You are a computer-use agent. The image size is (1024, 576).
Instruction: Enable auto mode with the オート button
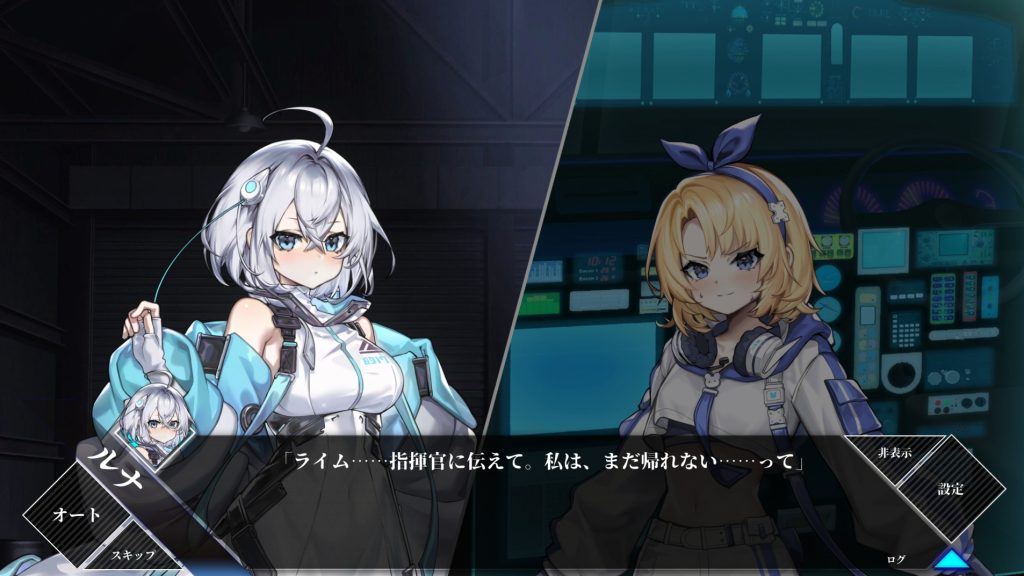(x=76, y=515)
